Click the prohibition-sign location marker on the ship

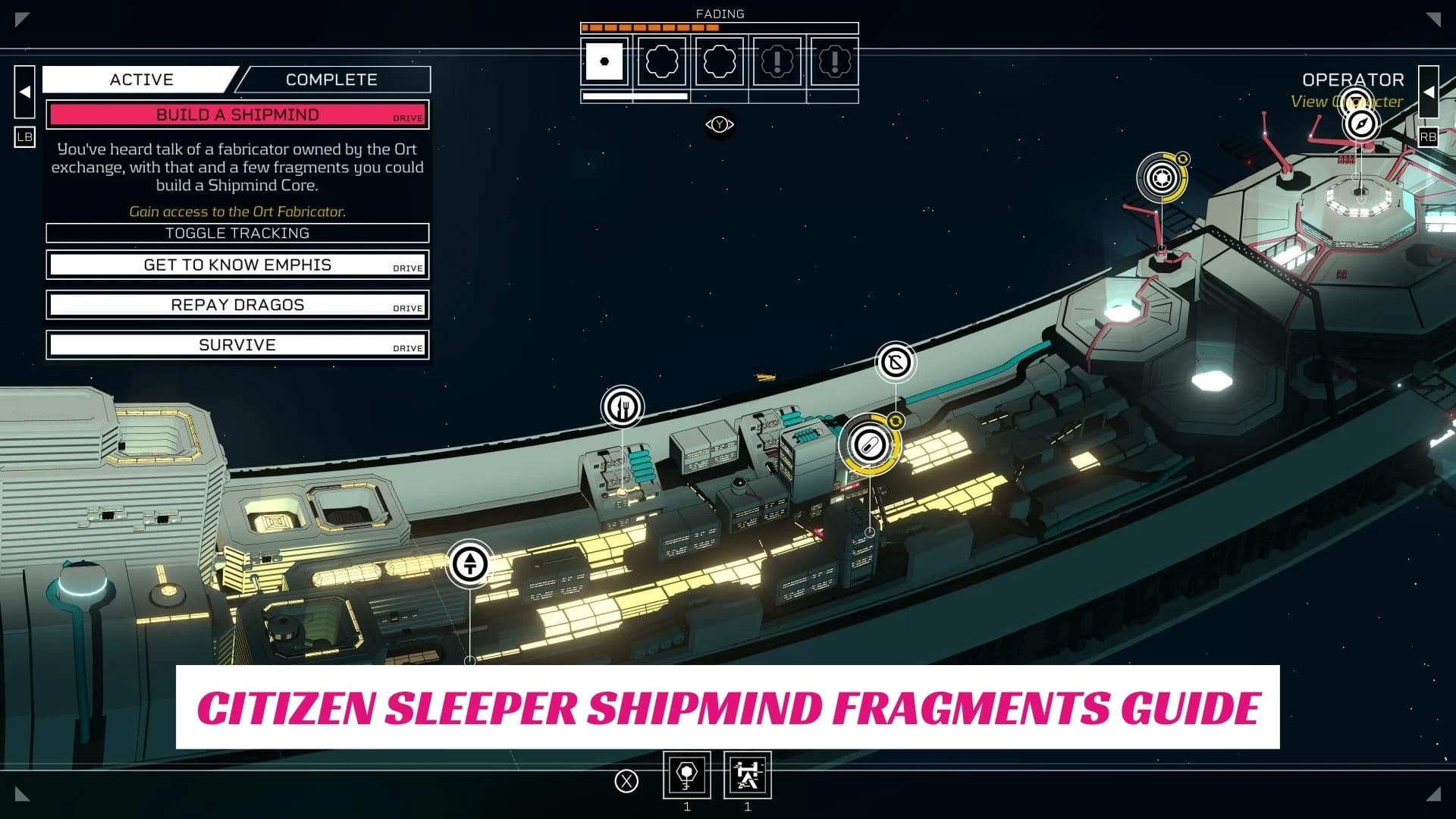click(x=898, y=362)
